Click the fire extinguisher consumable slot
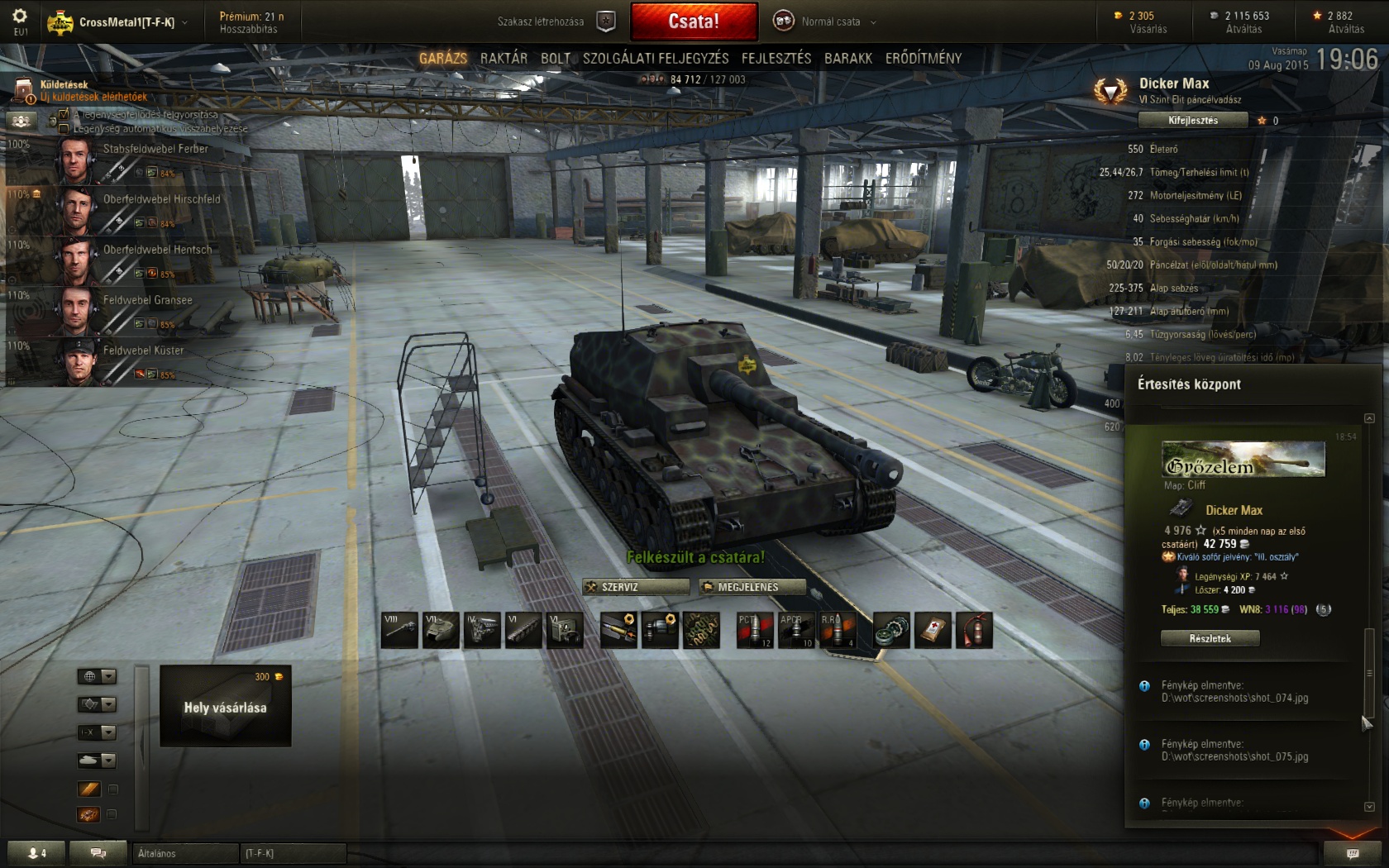The height and width of the screenshot is (868, 1389). (x=974, y=631)
